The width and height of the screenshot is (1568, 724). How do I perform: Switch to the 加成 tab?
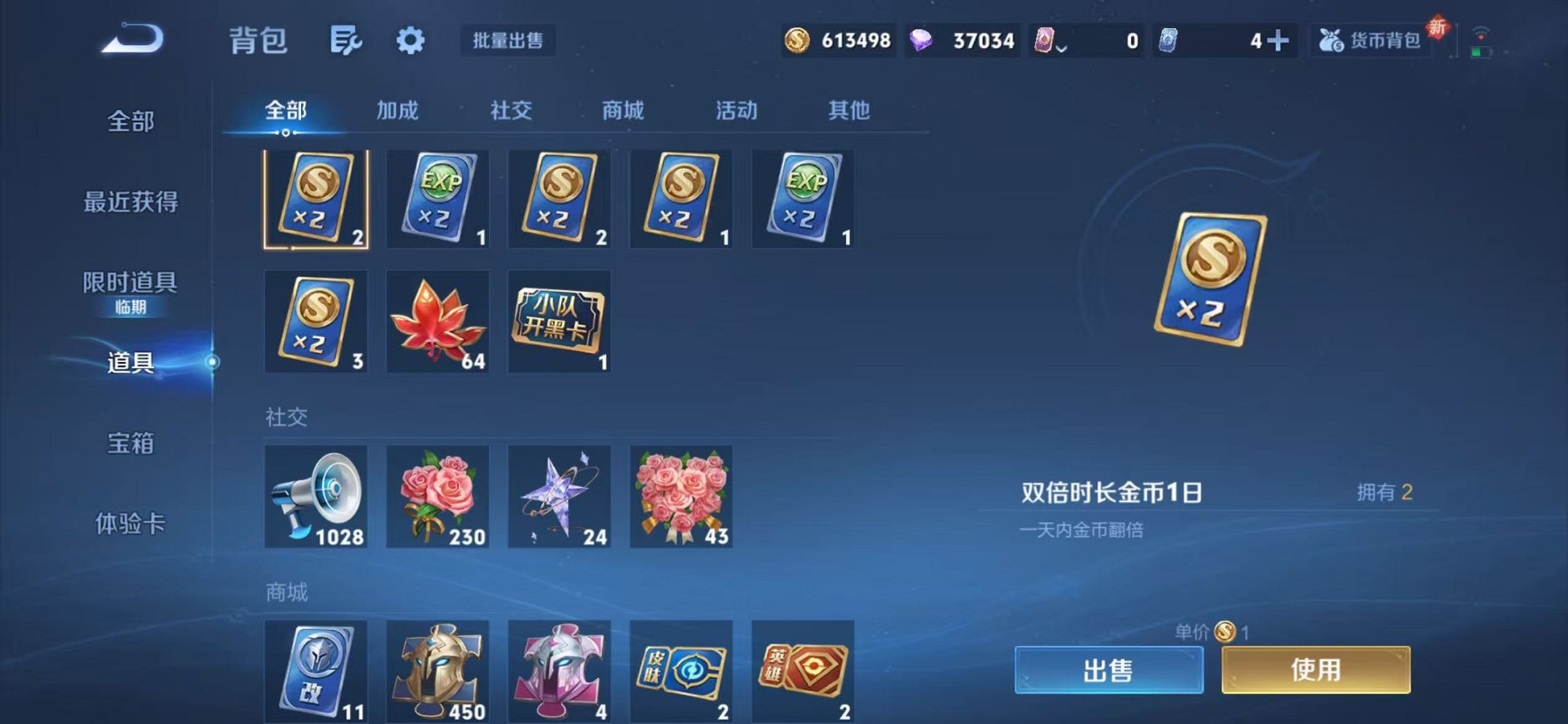point(399,111)
